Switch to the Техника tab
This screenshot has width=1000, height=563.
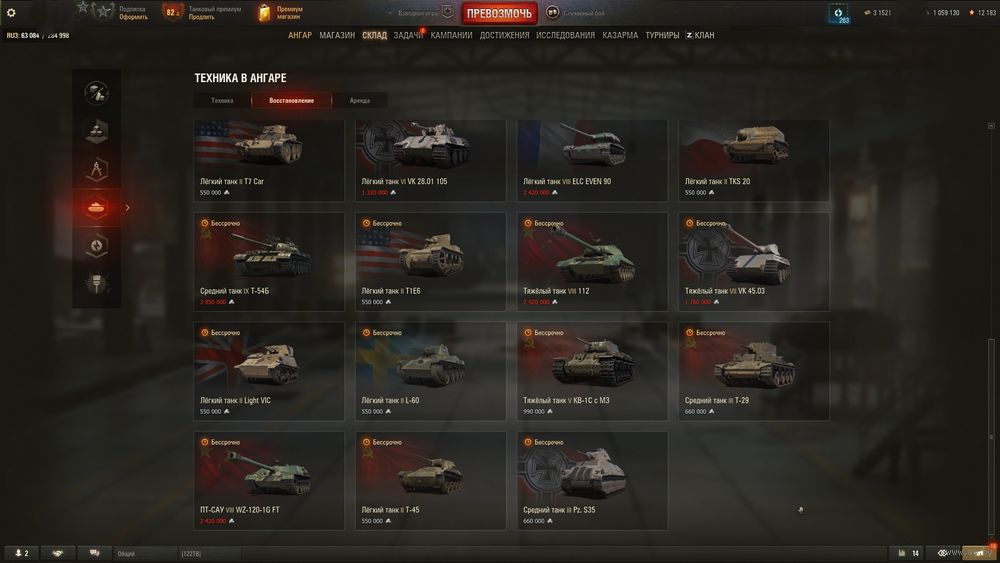point(222,101)
